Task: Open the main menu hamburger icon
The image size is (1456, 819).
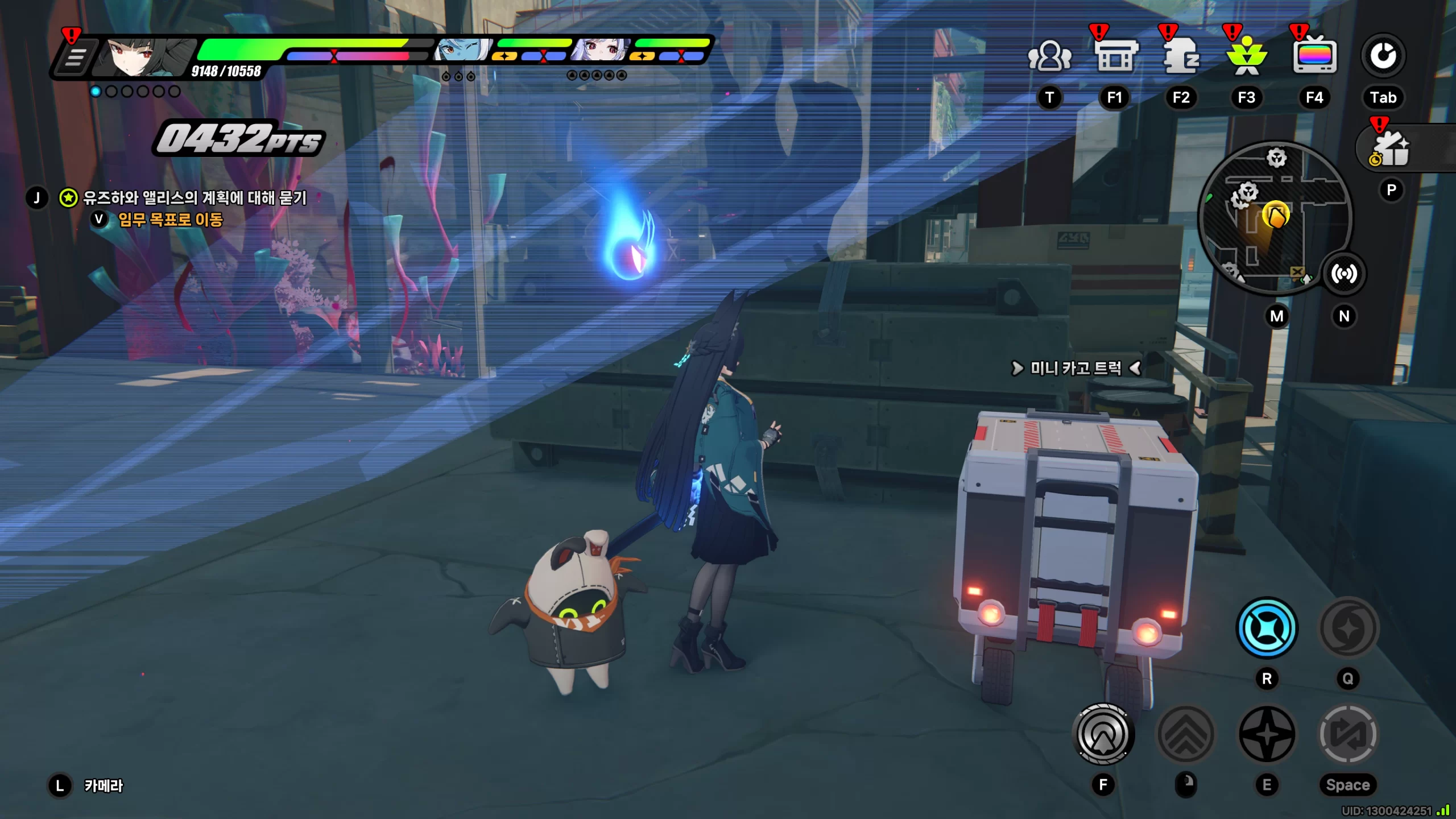Action: pos(75,57)
